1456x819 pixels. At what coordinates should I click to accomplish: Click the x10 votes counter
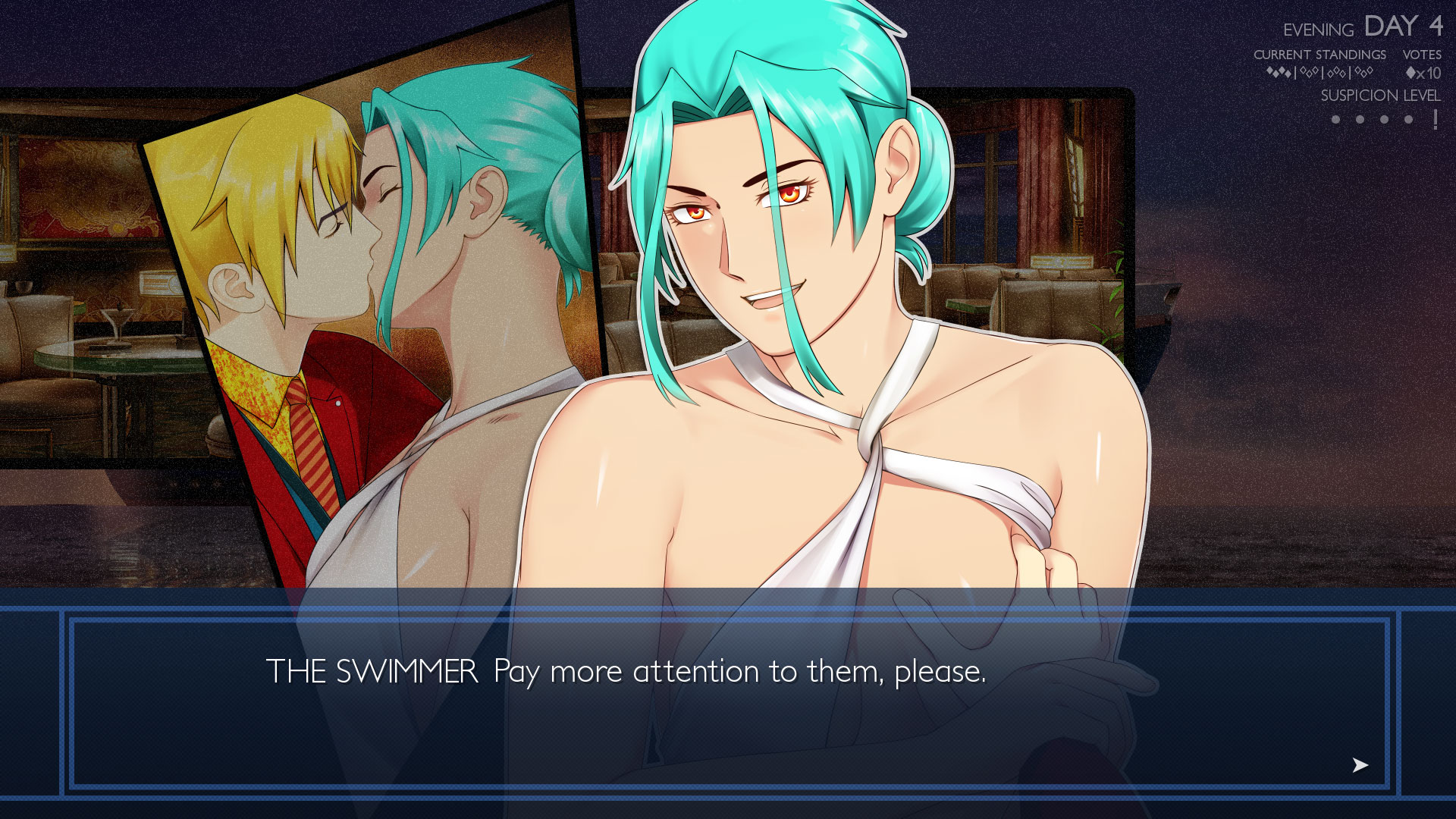click(x=1424, y=73)
